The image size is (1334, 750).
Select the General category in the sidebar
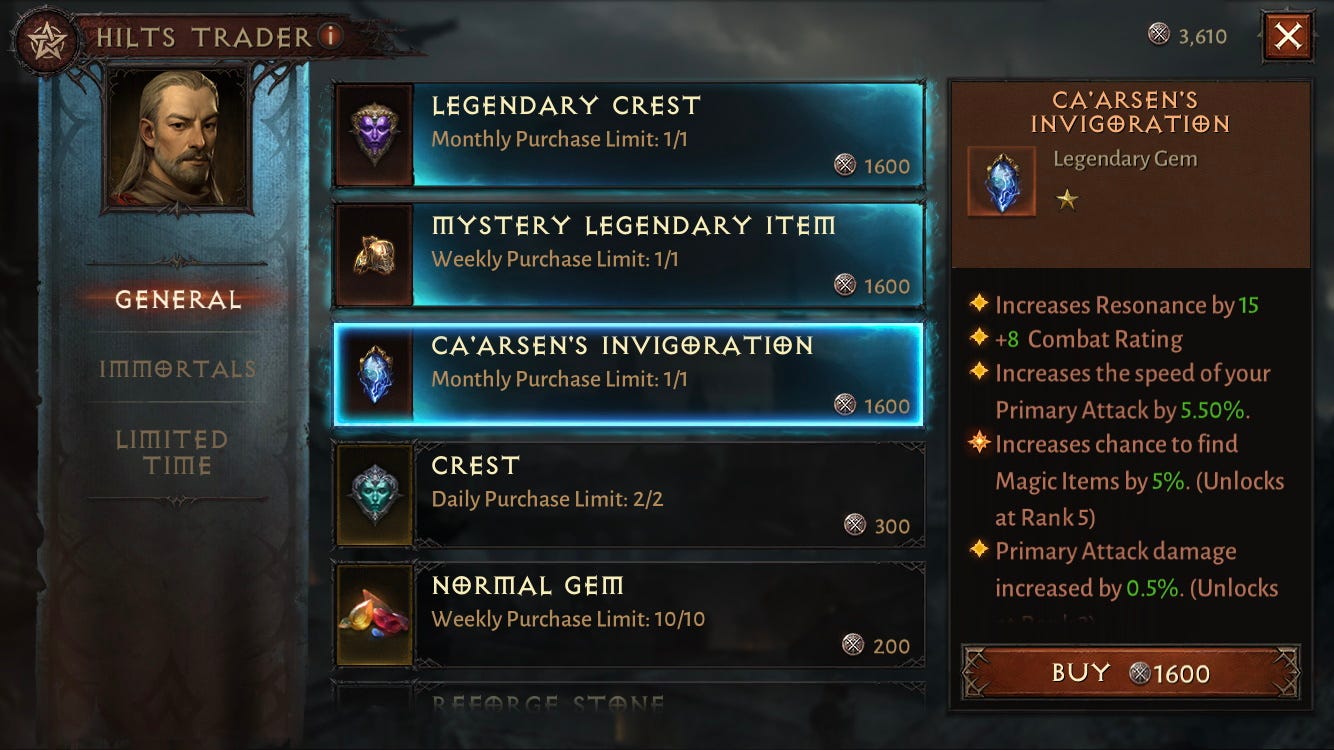tap(172, 297)
